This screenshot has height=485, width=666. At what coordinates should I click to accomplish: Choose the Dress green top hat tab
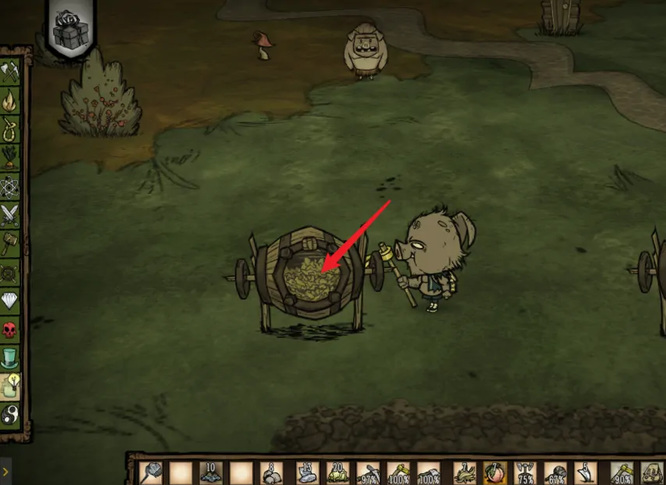[x=12, y=356]
